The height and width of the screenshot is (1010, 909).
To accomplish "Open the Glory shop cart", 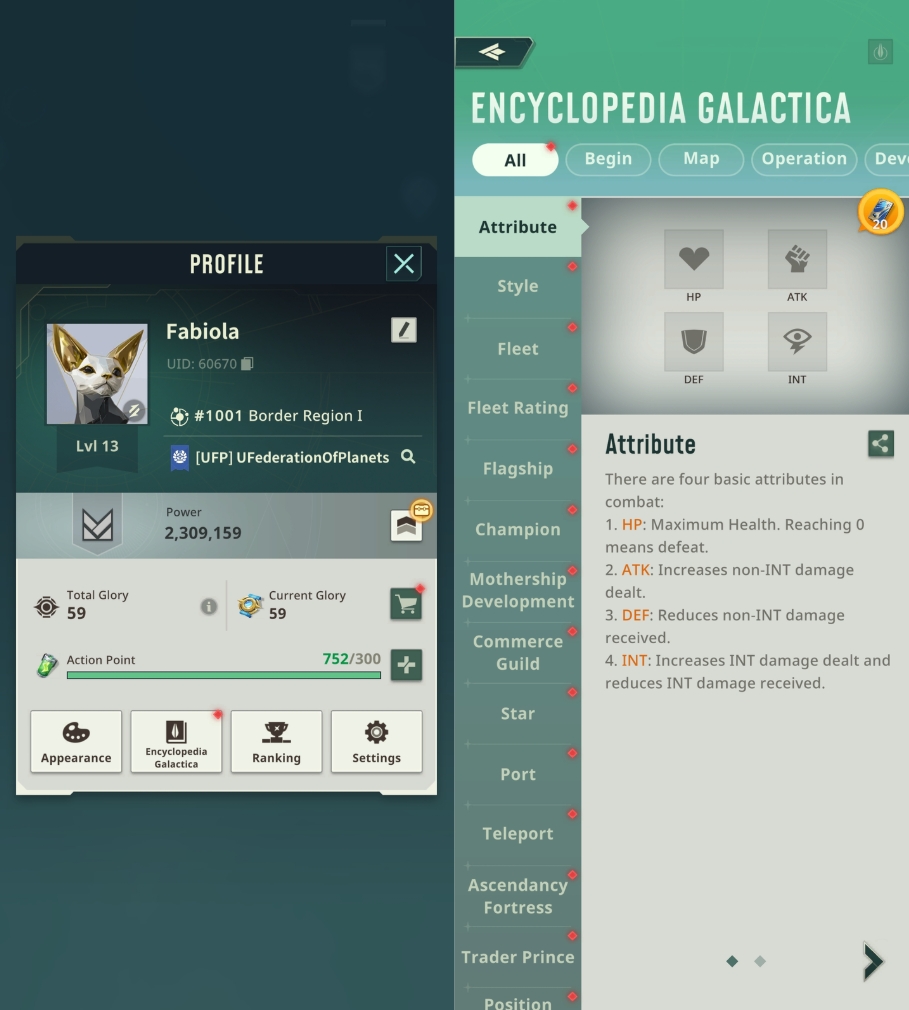I will tap(406, 604).
